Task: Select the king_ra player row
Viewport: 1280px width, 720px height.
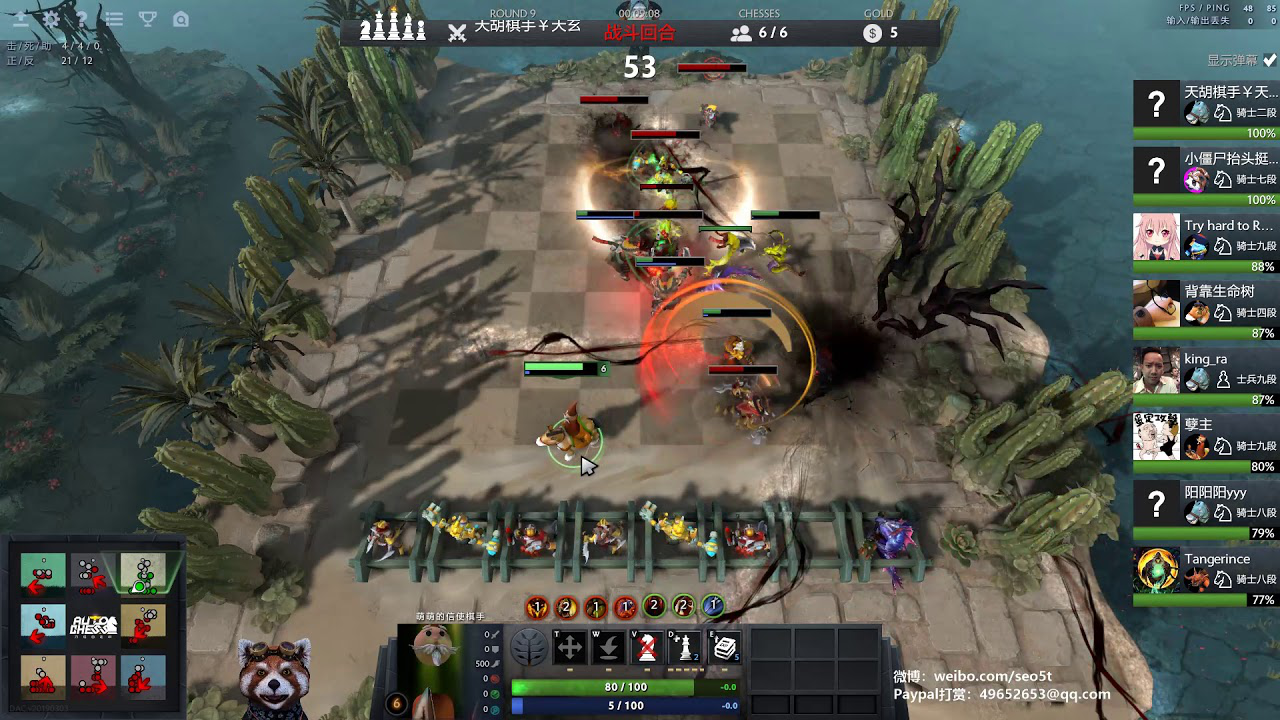Action: coord(1205,370)
